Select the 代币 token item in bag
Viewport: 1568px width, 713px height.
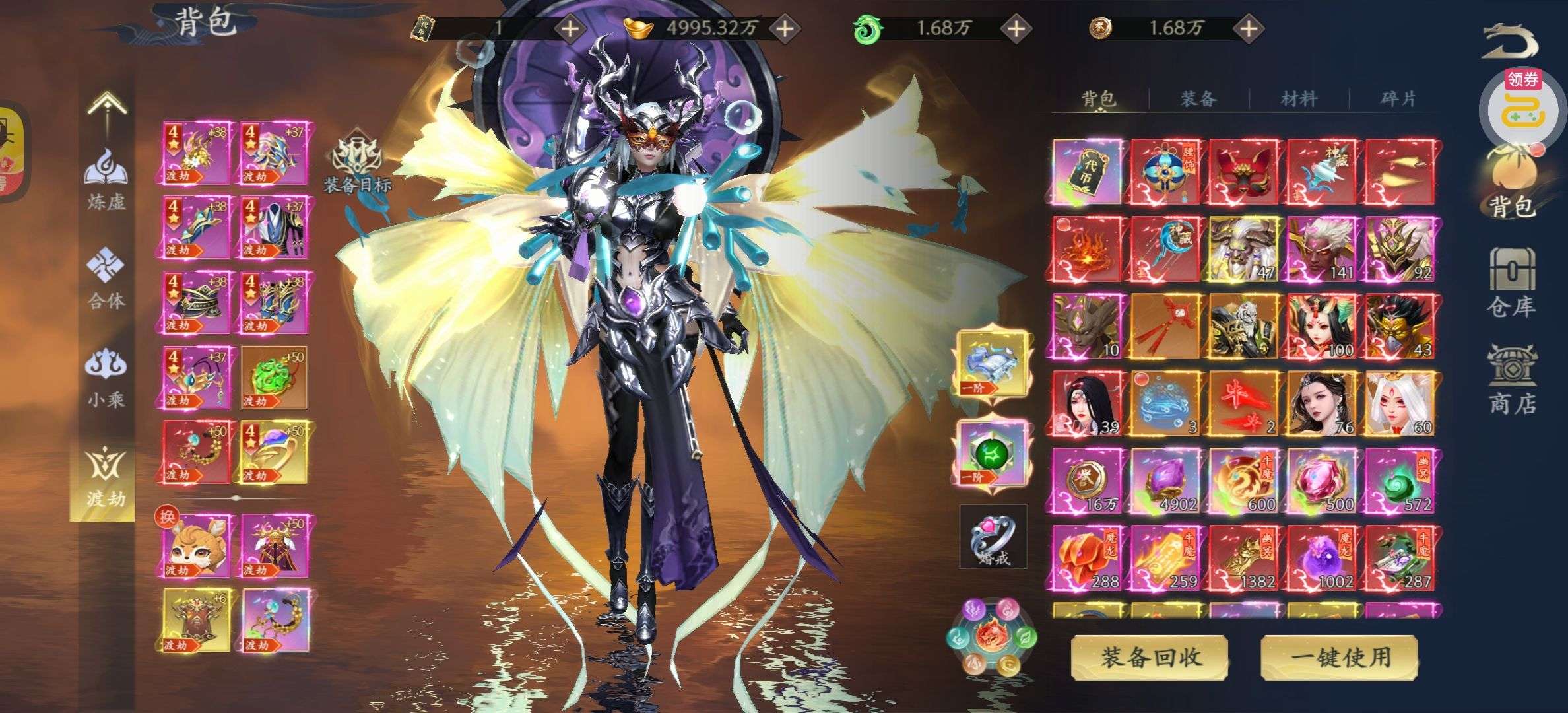(x=1087, y=172)
